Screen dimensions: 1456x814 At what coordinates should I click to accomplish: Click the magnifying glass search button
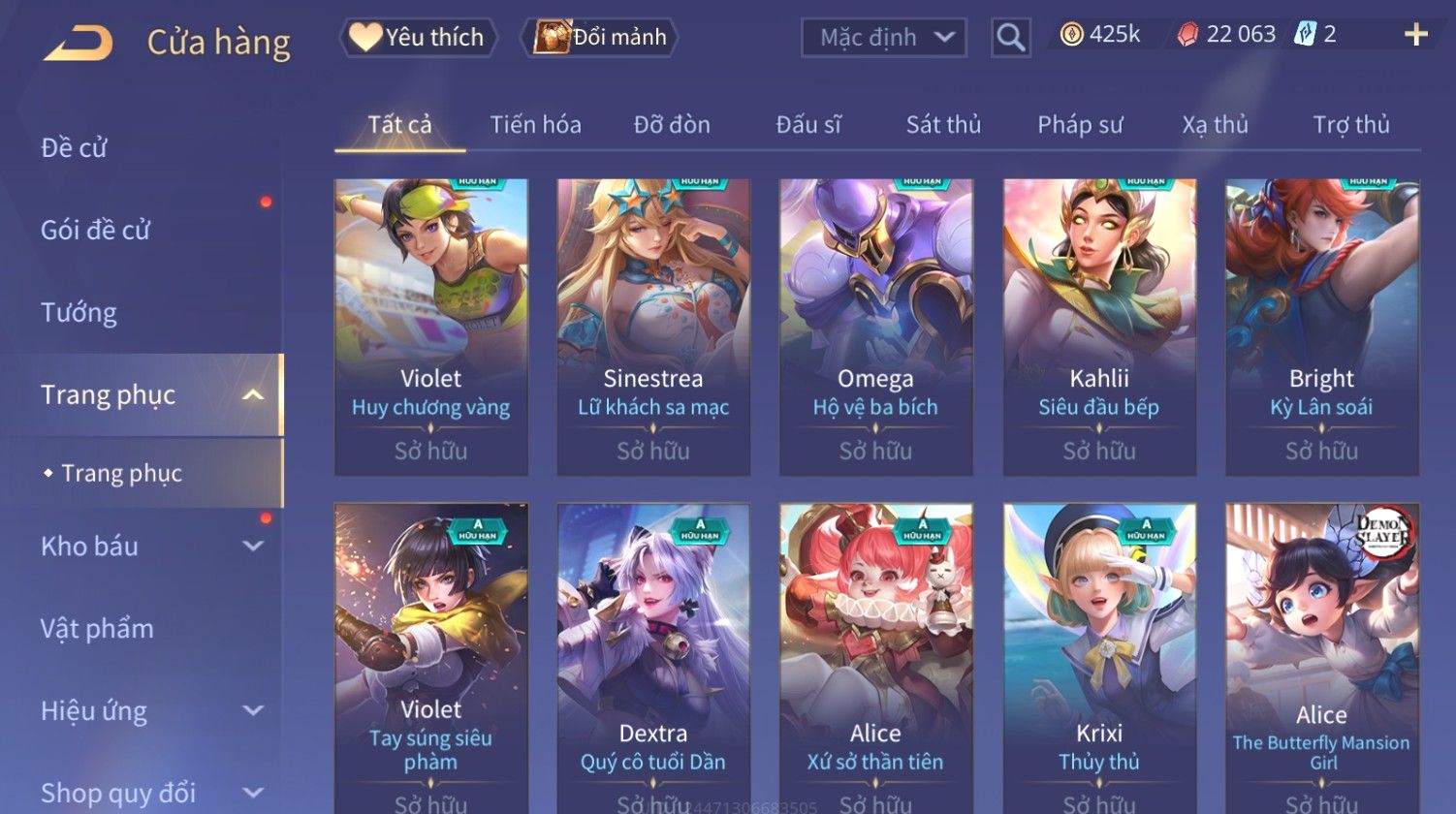(1010, 38)
